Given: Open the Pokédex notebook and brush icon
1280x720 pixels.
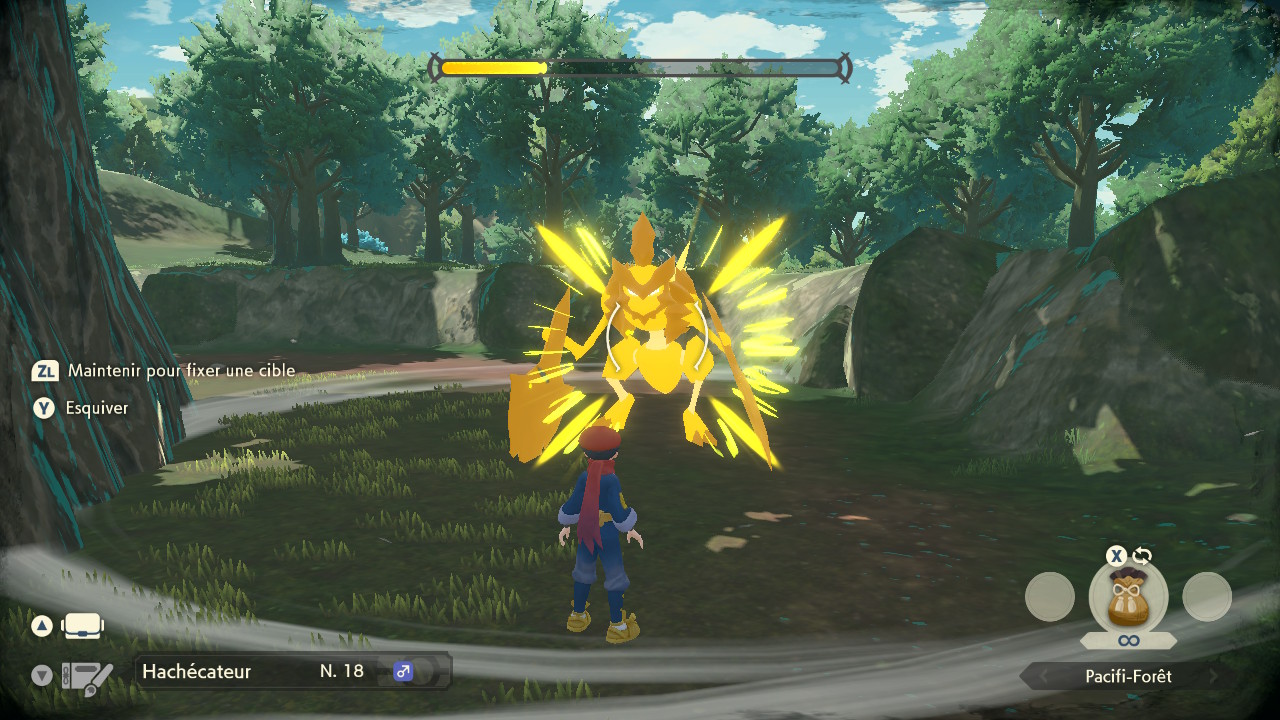Looking at the screenshot, I should [87, 677].
